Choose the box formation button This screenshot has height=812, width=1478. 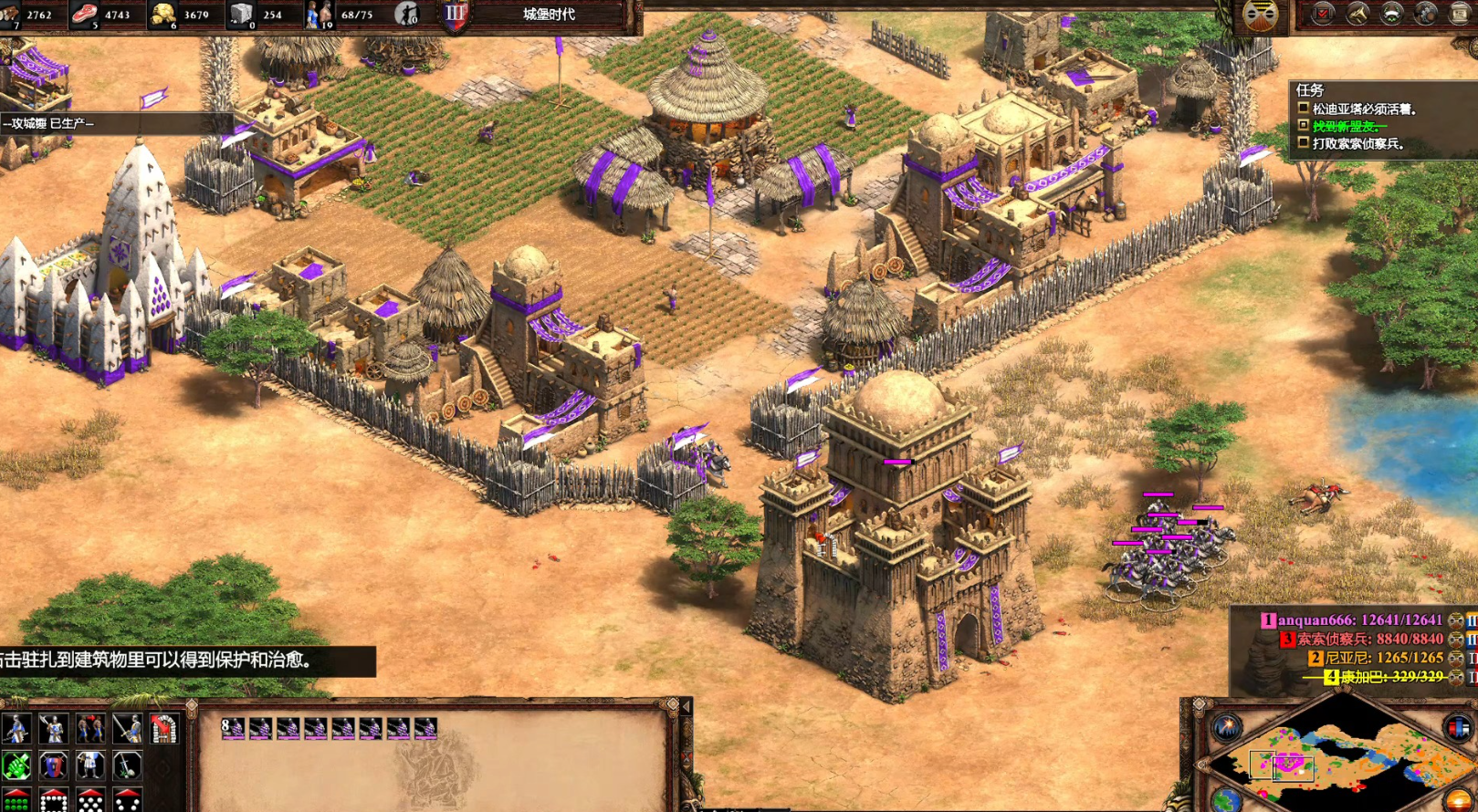(x=53, y=802)
